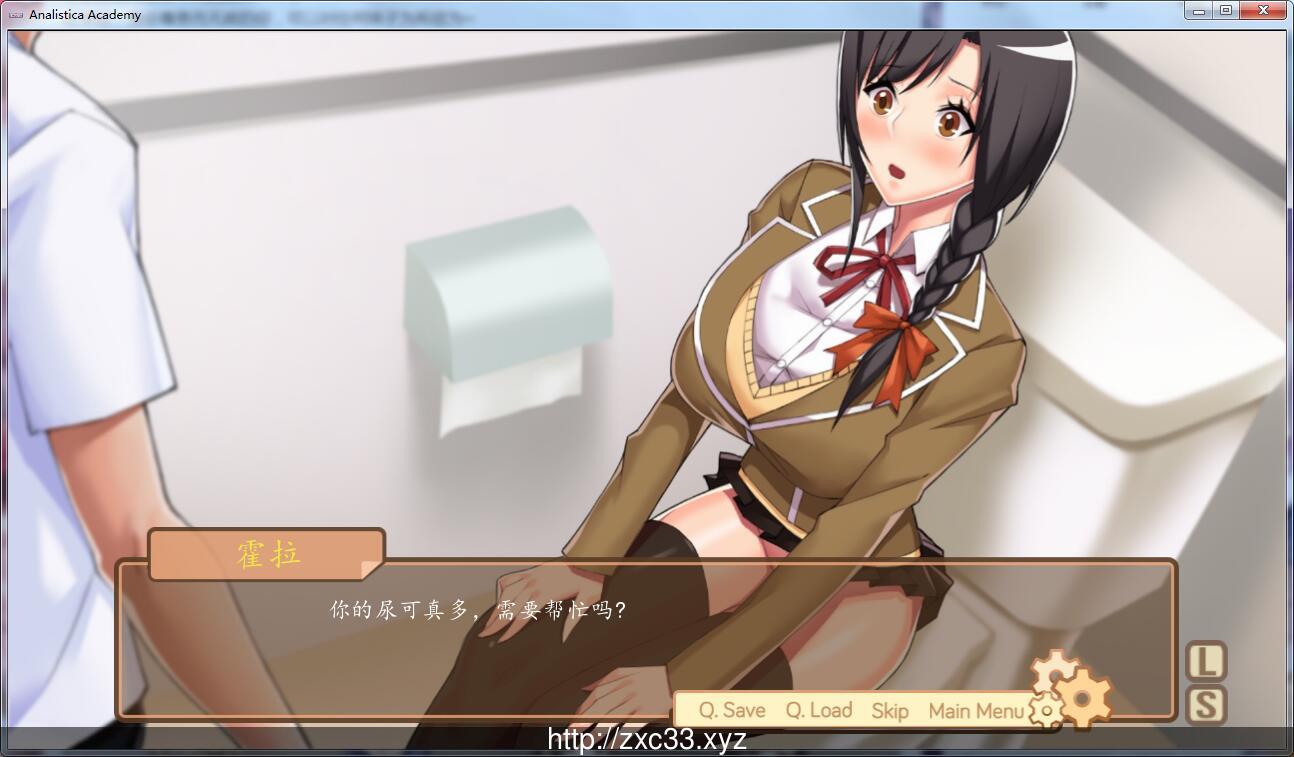Click the Analistica Academy title bar text
The image size is (1294, 757).
86,14
